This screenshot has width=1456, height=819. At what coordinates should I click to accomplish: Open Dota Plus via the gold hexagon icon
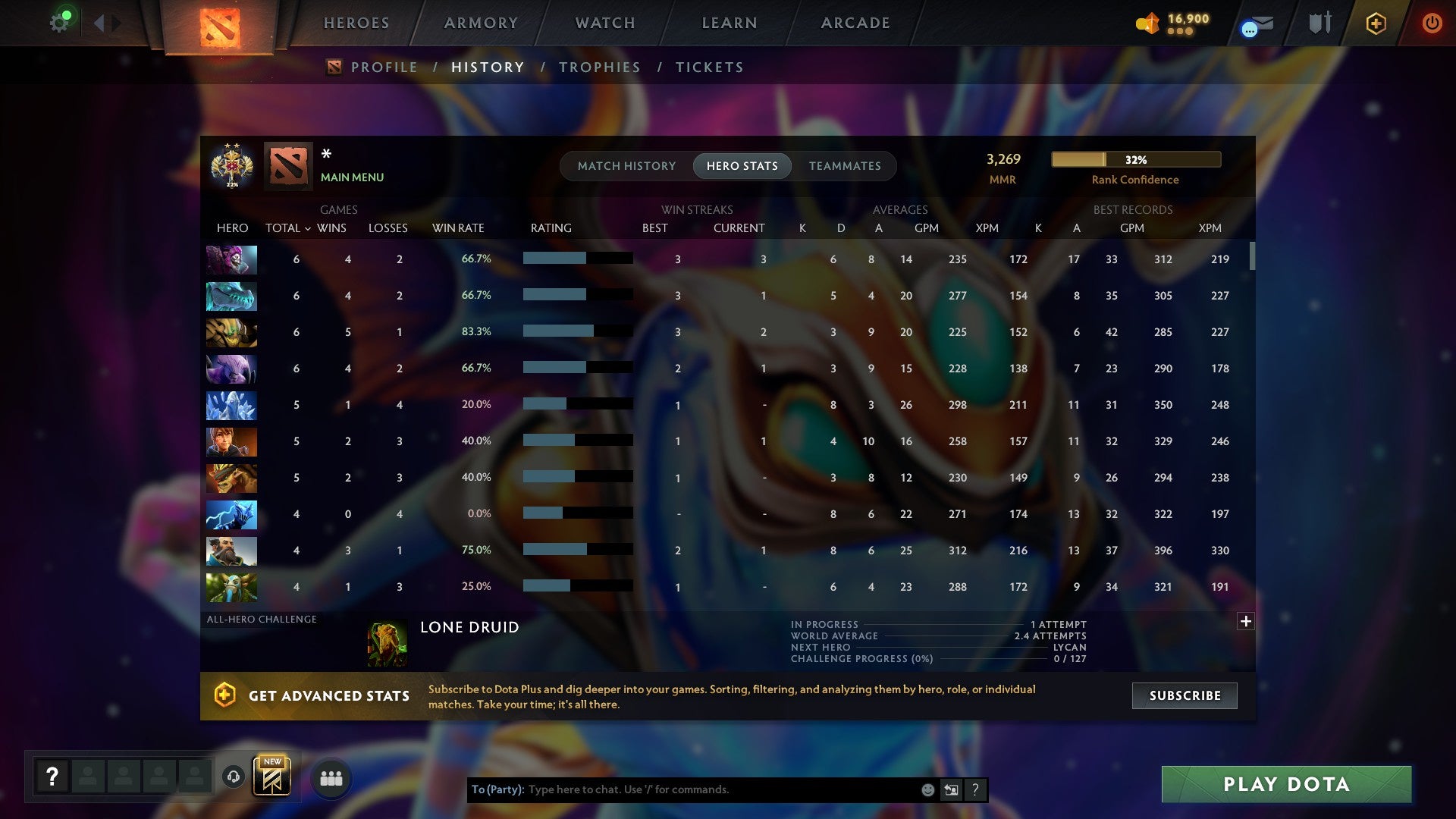click(1375, 23)
